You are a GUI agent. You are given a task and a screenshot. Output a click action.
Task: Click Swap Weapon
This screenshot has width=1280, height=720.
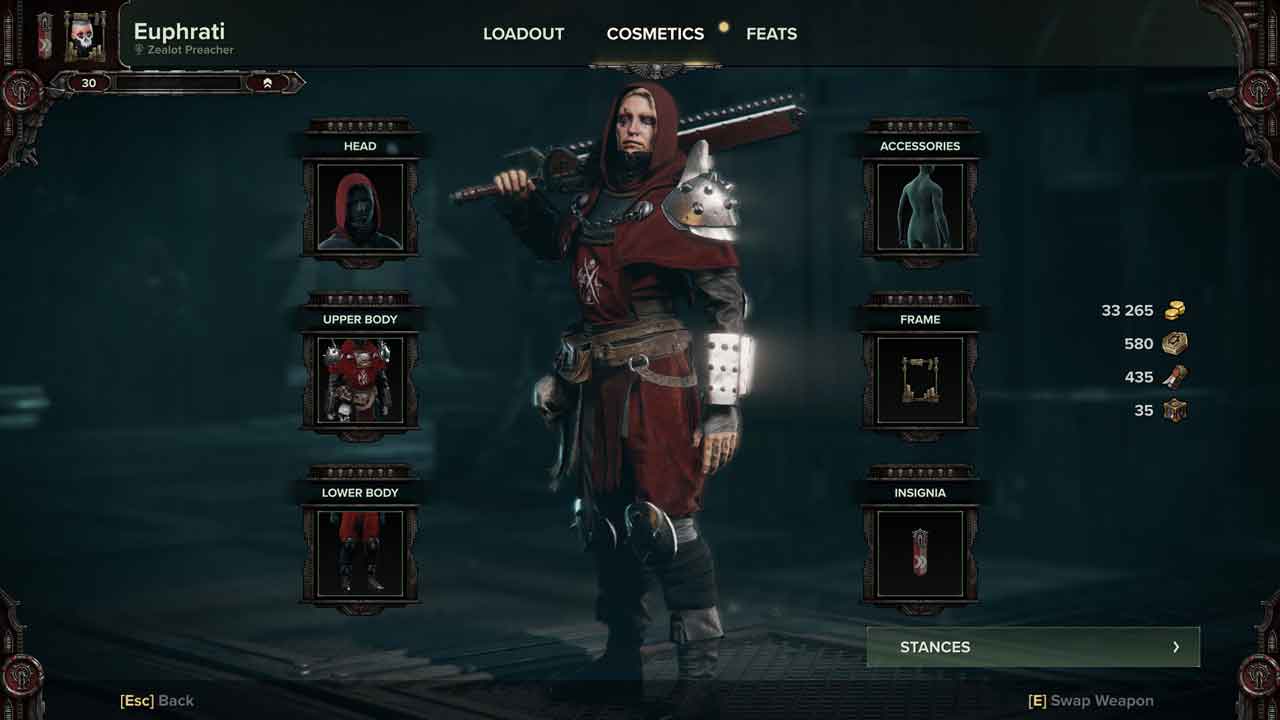tap(1090, 701)
